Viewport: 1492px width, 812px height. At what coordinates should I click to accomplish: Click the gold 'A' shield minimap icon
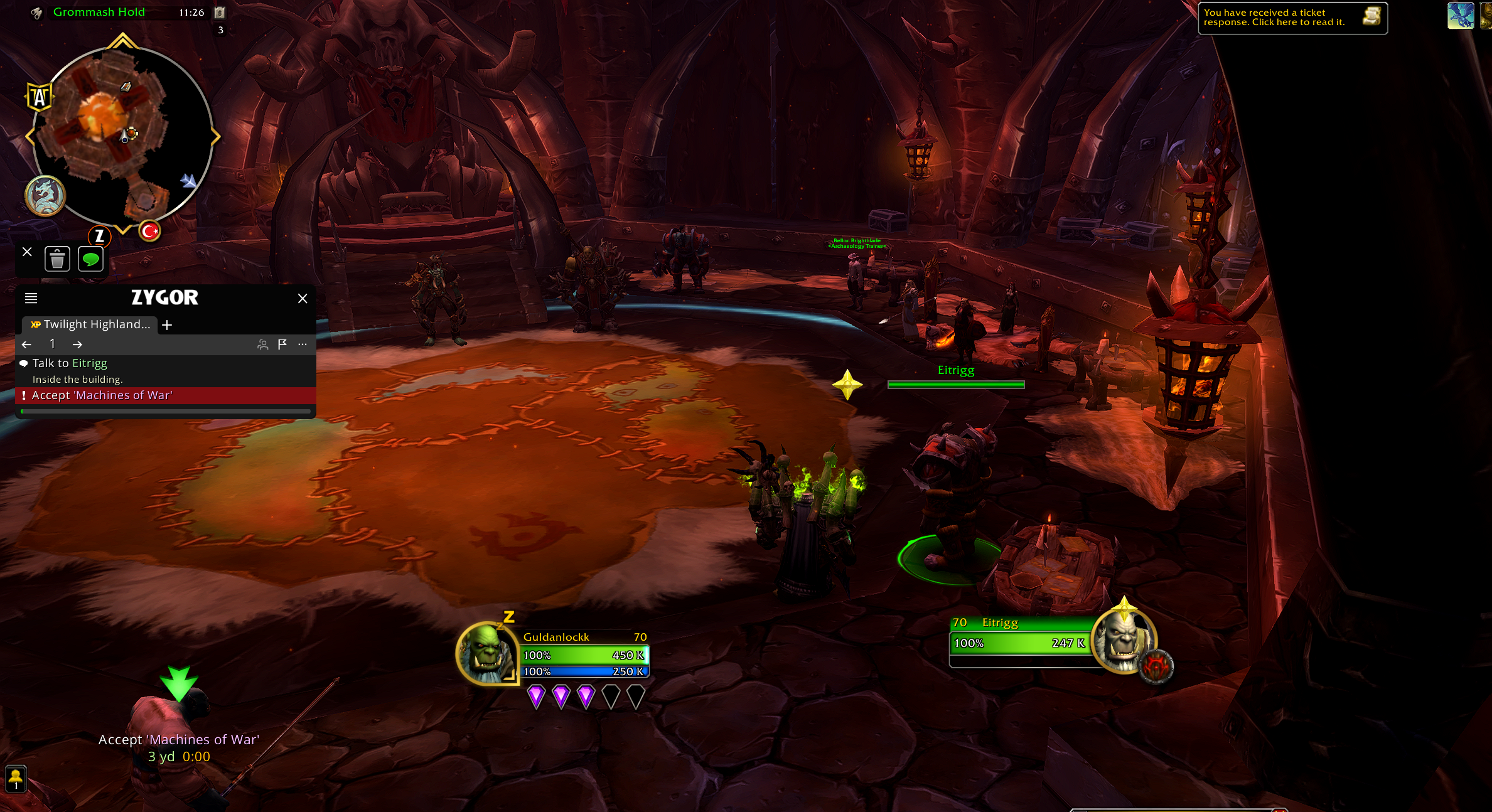39,97
